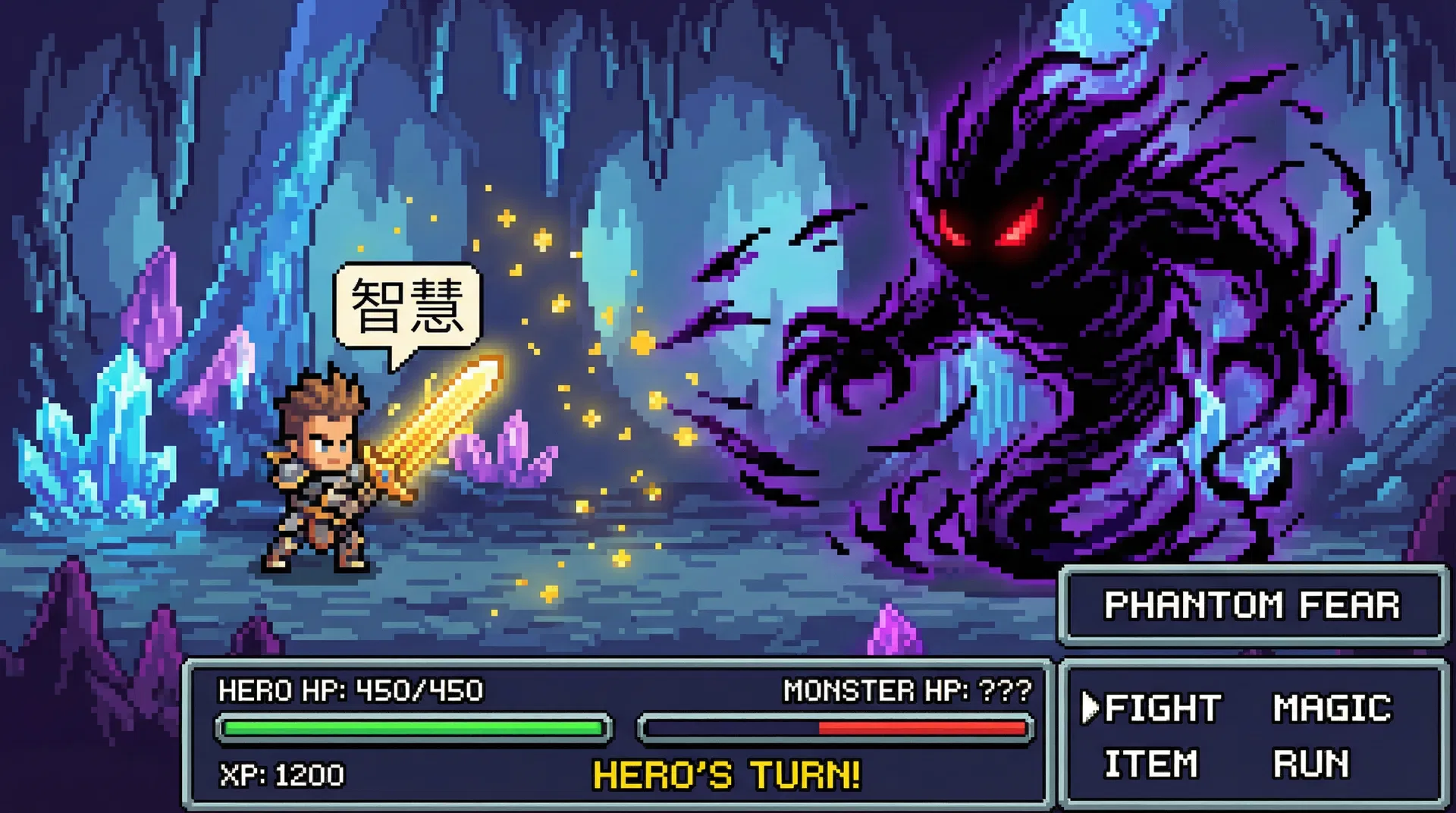Choose the FIGHT command
Viewport: 1456px width, 813px height.
tap(1162, 708)
